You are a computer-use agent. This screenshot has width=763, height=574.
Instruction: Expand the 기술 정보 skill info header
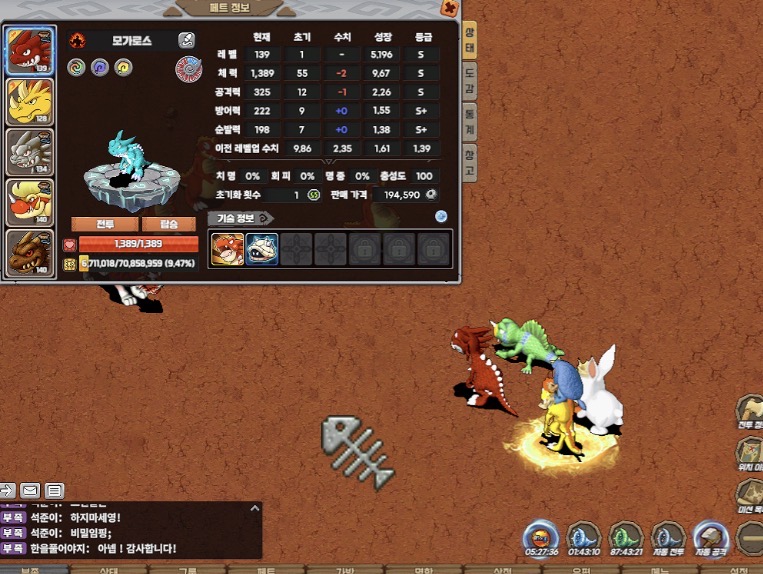pos(240,217)
